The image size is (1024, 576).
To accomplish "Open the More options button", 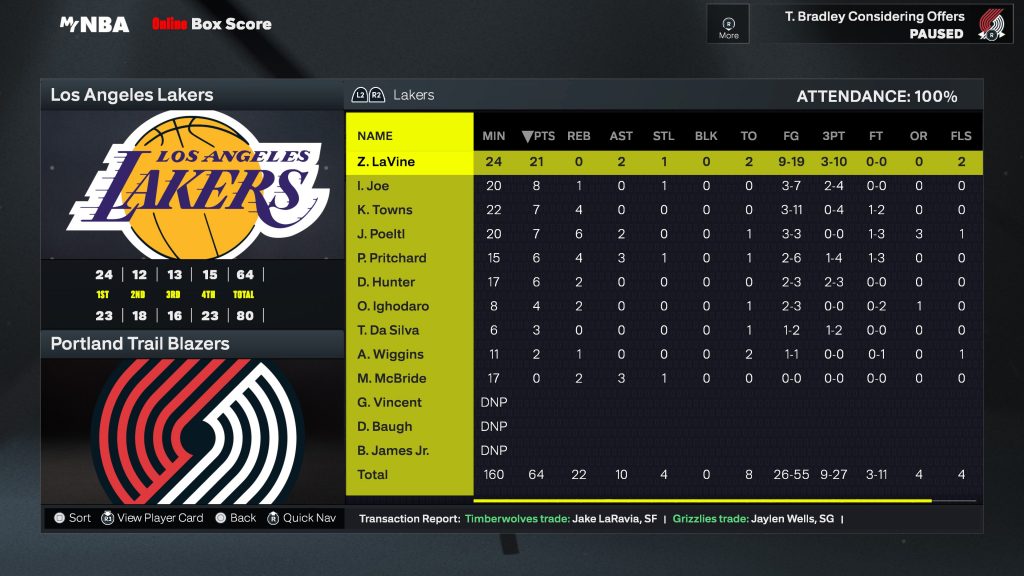I will tap(728, 24).
